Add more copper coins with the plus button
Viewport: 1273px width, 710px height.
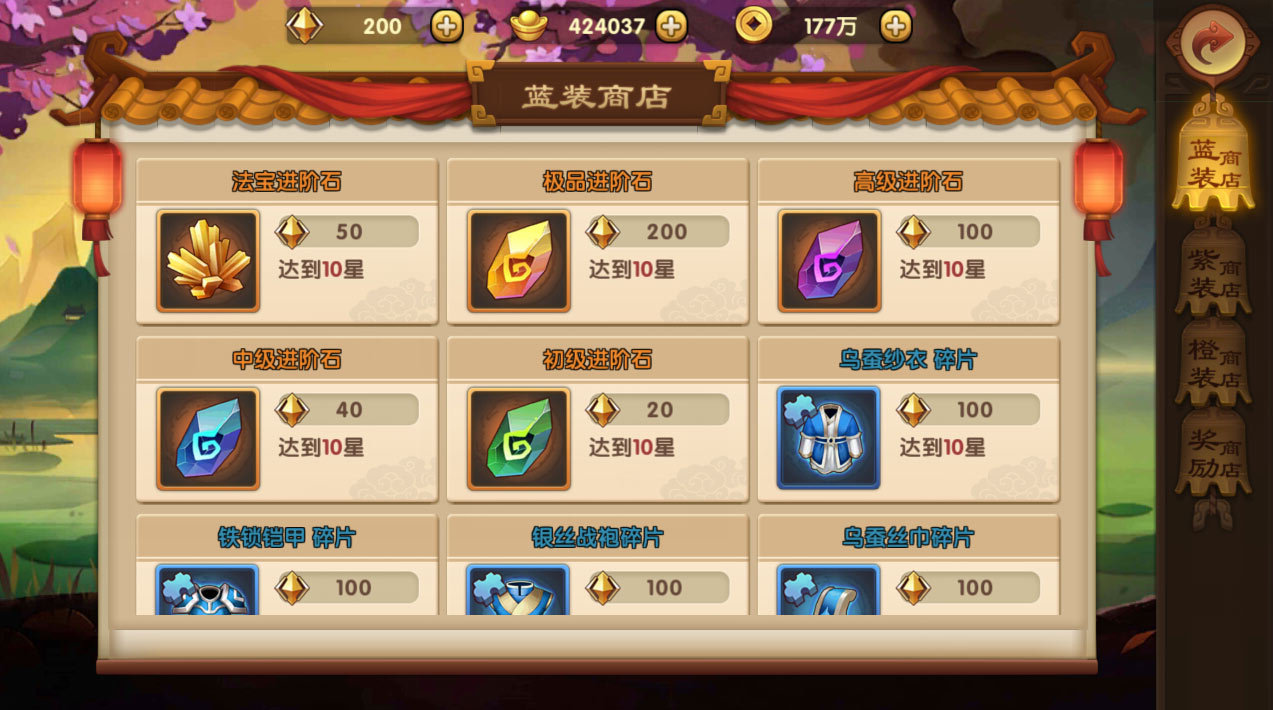tap(896, 26)
